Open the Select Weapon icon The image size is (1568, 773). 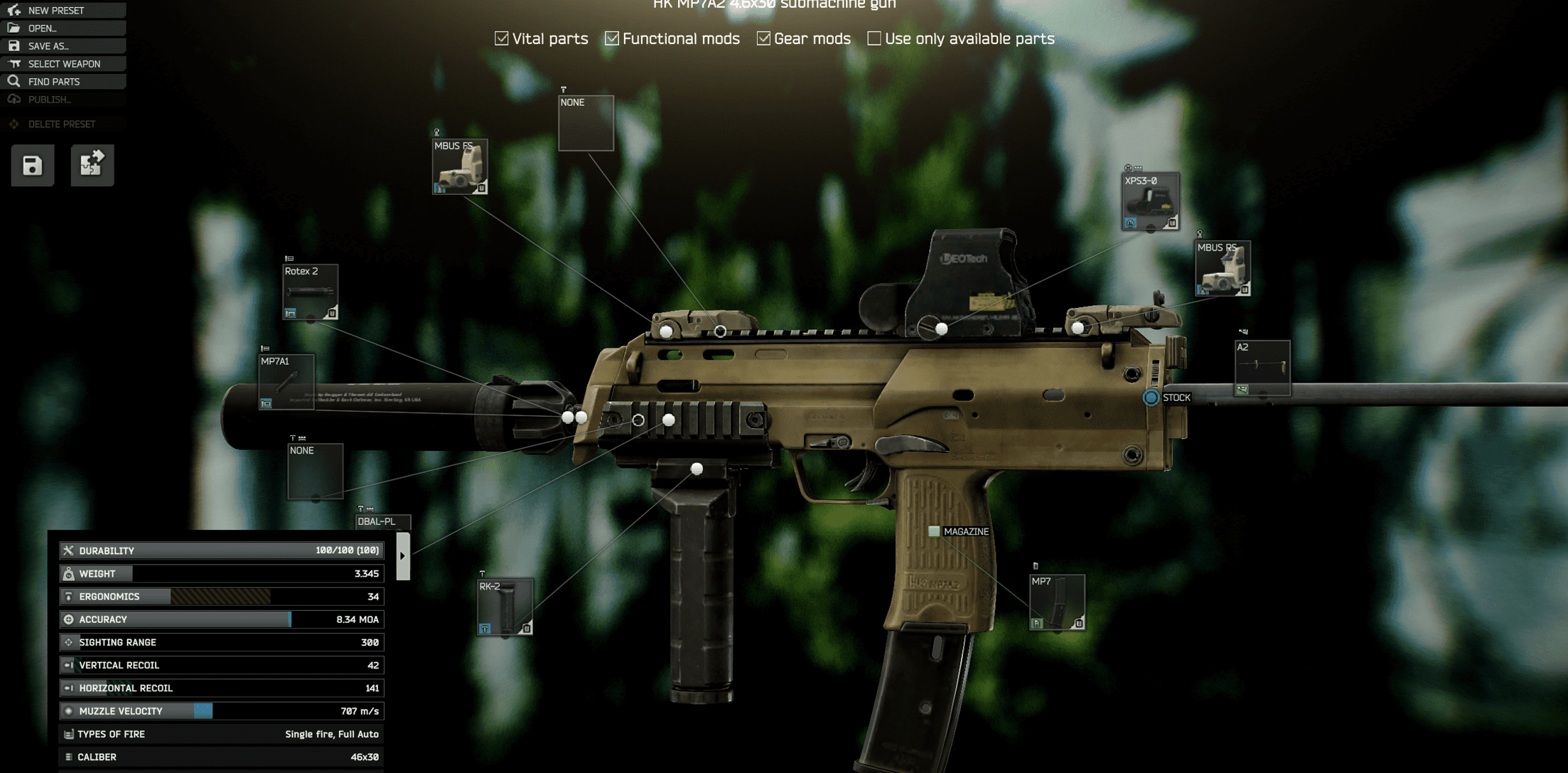[x=14, y=63]
